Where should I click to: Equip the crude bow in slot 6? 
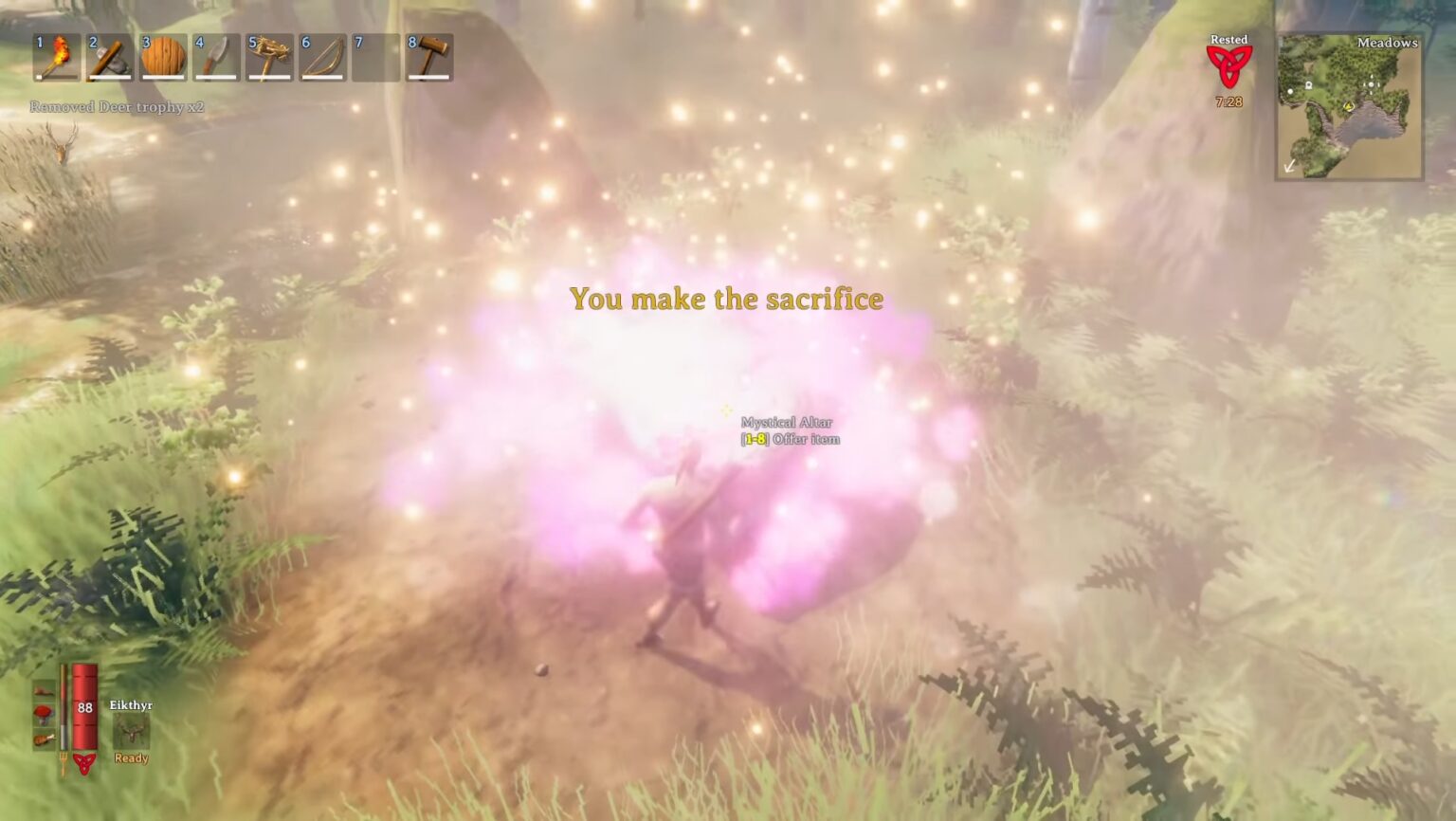(x=321, y=58)
